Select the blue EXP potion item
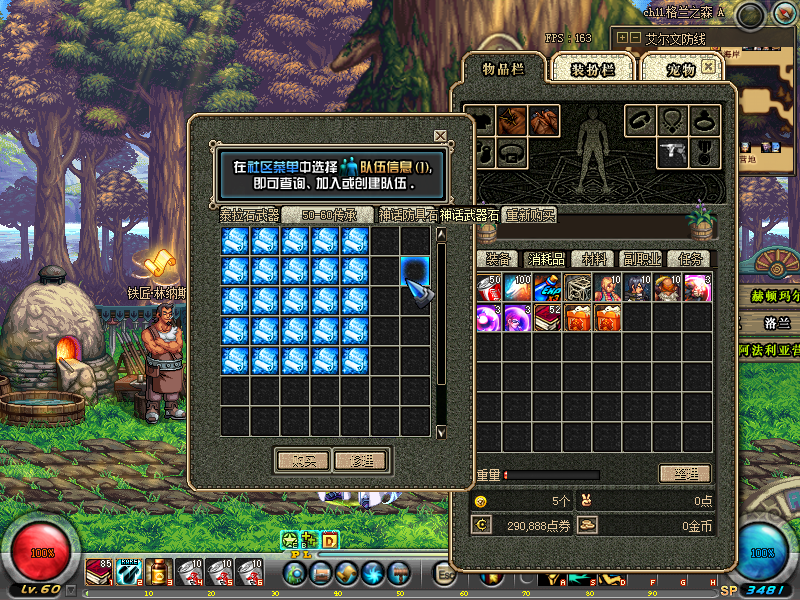 coord(547,288)
